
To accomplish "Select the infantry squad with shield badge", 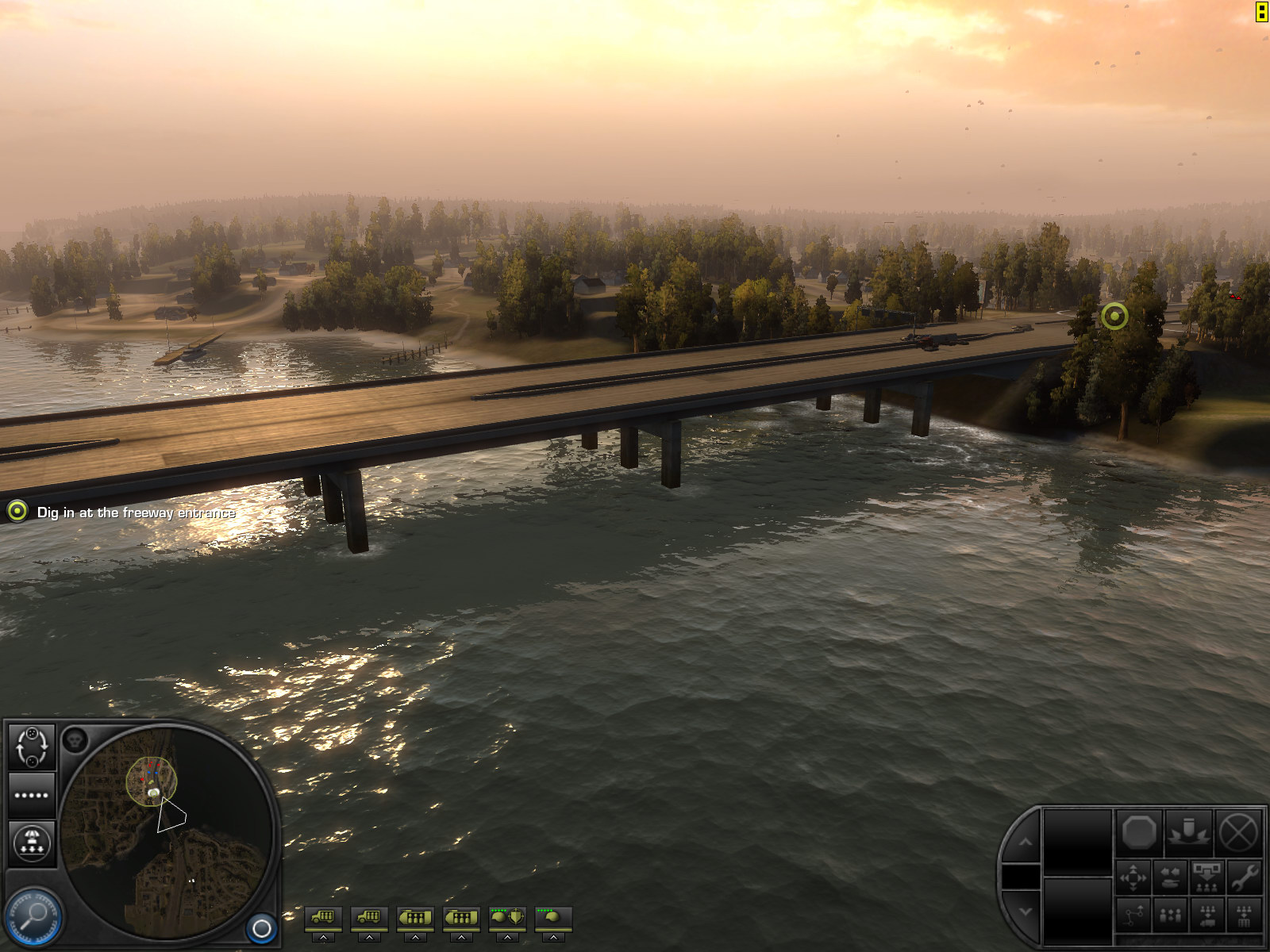I will tap(507, 918).
